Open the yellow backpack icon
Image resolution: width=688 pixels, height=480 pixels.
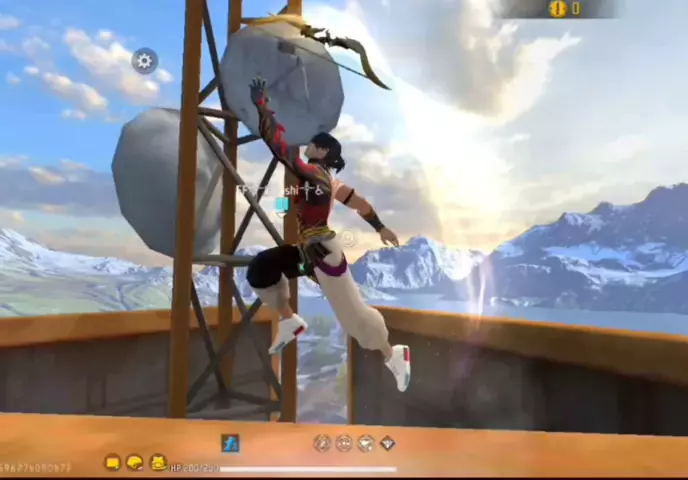158,462
